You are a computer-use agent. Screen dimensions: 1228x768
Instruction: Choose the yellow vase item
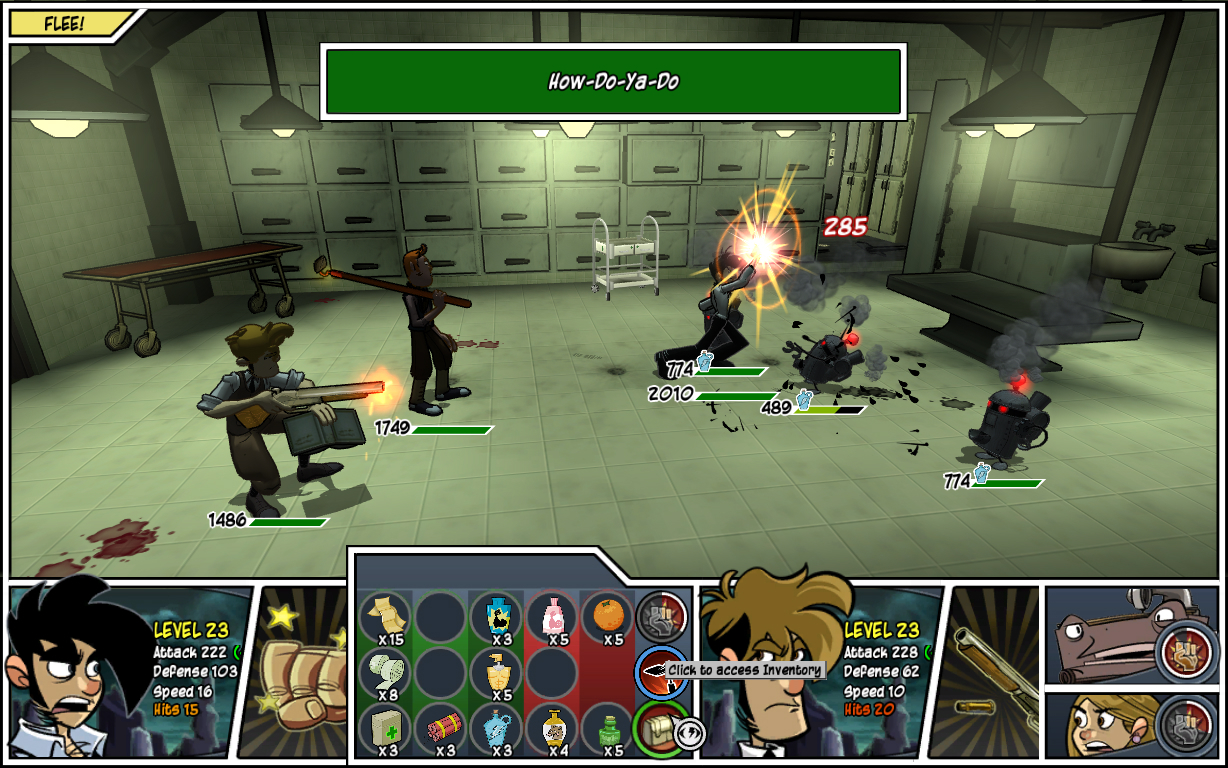click(552, 727)
